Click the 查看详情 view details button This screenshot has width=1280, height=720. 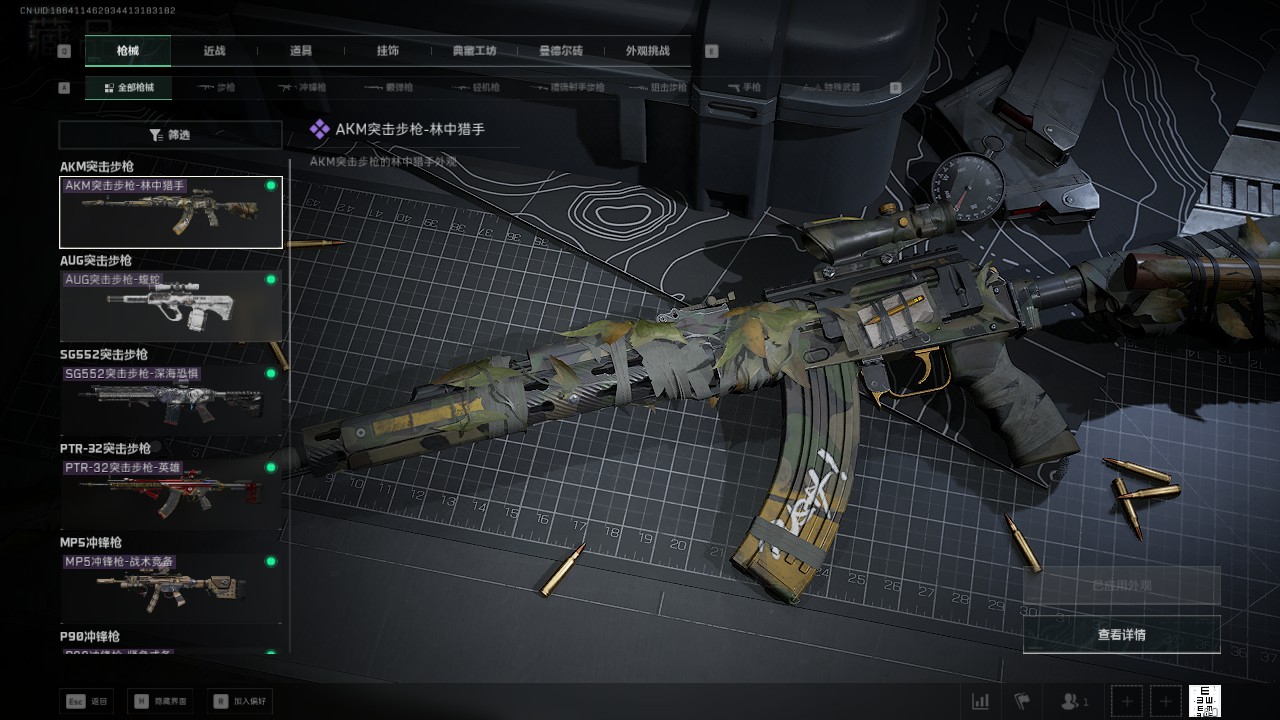1121,635
